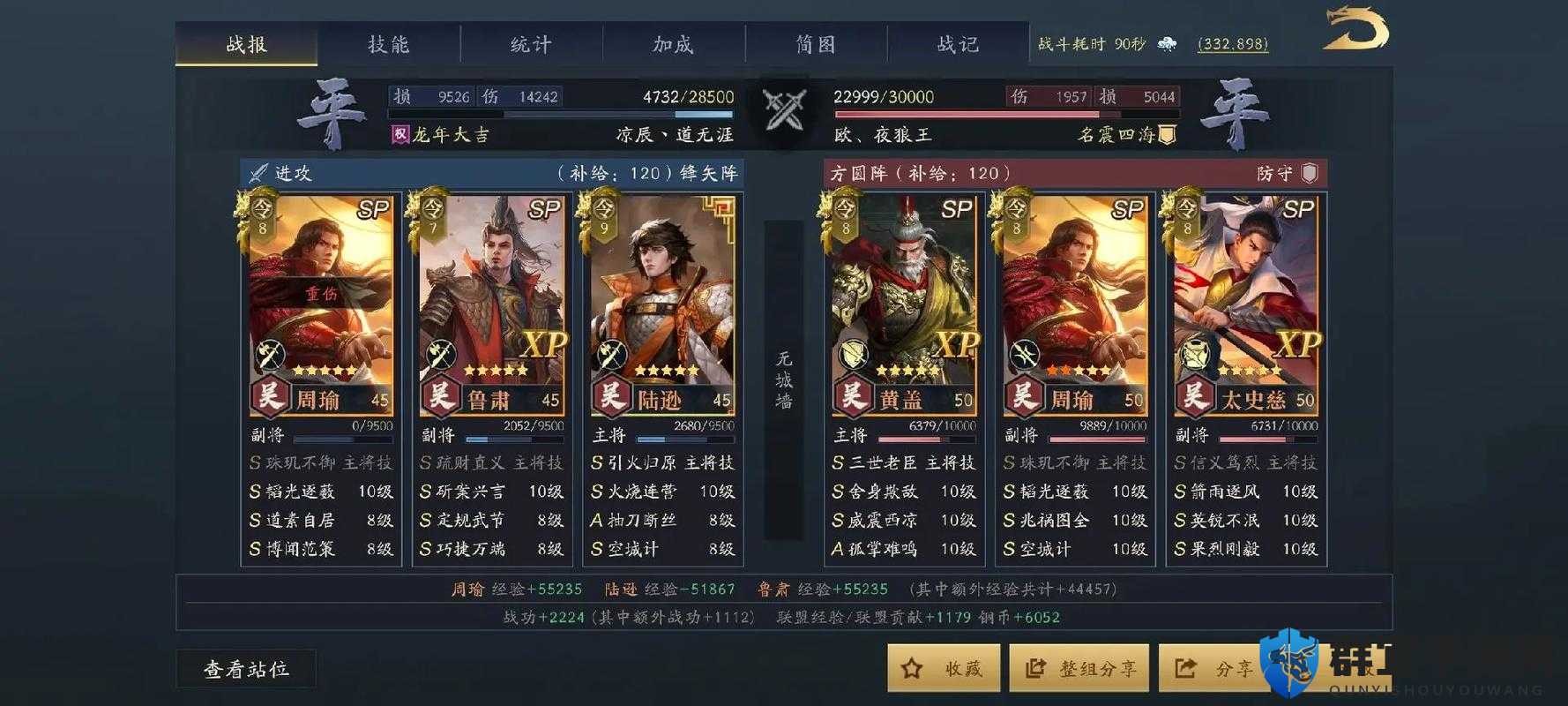This screenshot has height=706, width=1568.
Task: Open the 统计 tab
Action: pos(527,43)
